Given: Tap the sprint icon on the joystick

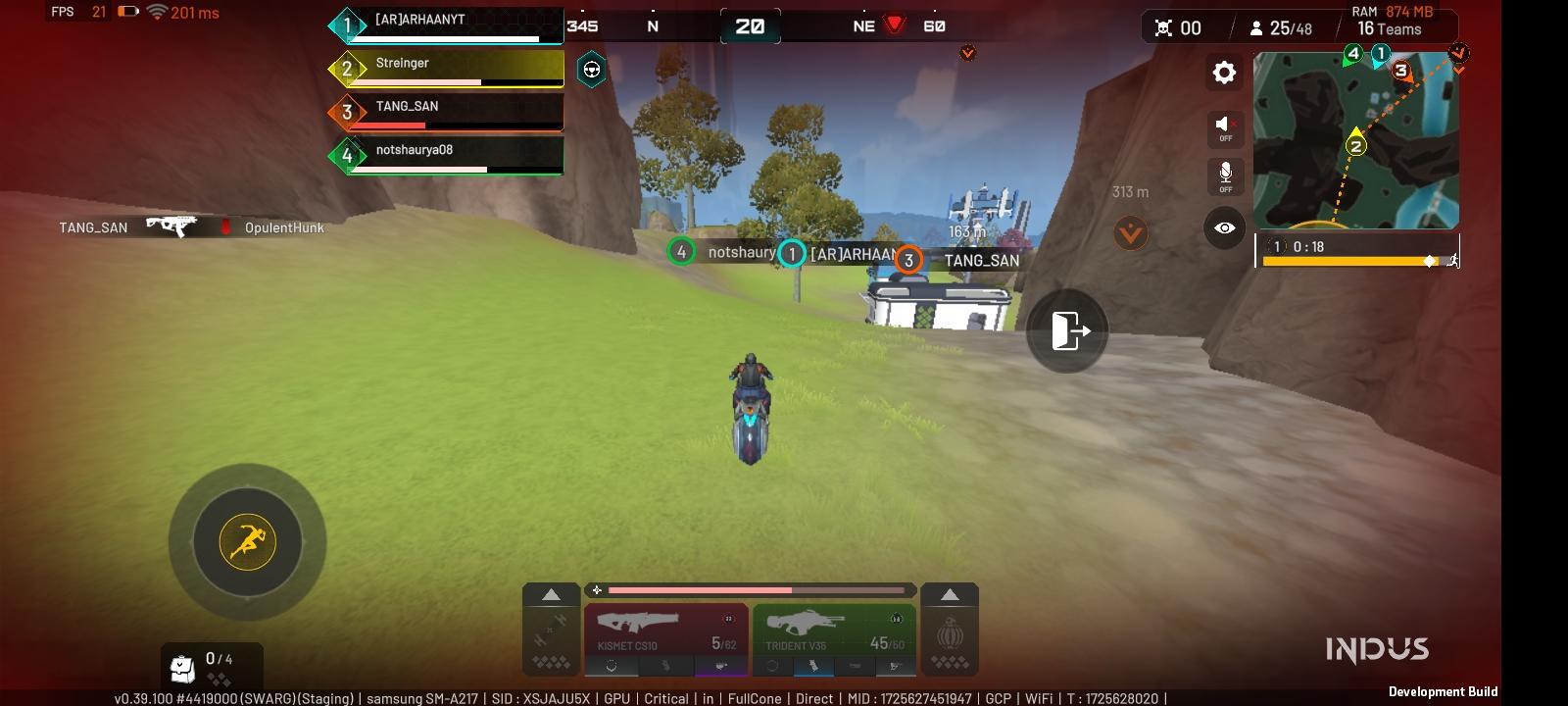Looking at the screenshot, I should click(x=245, y=541).
